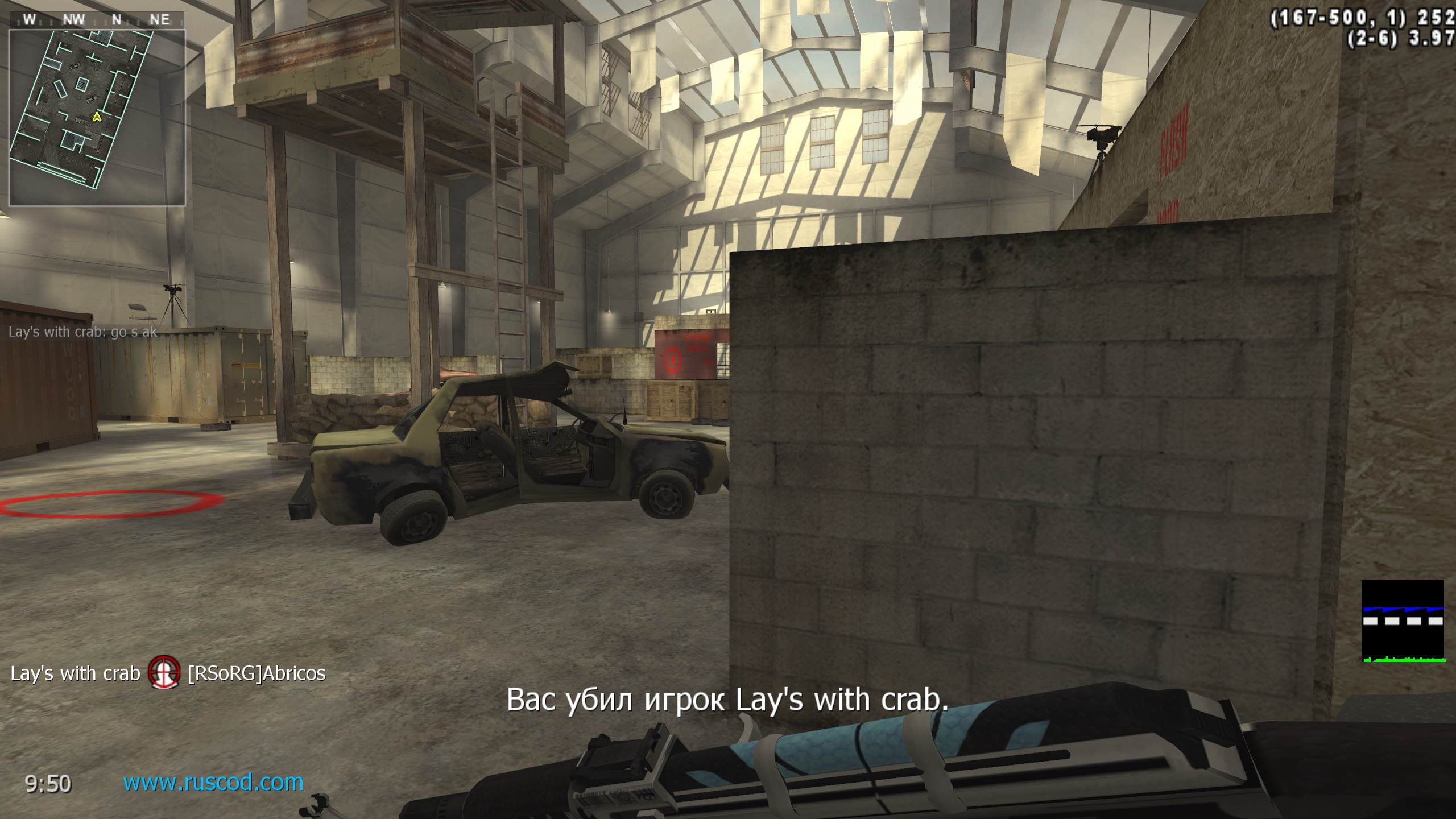
Task: Click the minimap in the corner
Action: (97, 117)
